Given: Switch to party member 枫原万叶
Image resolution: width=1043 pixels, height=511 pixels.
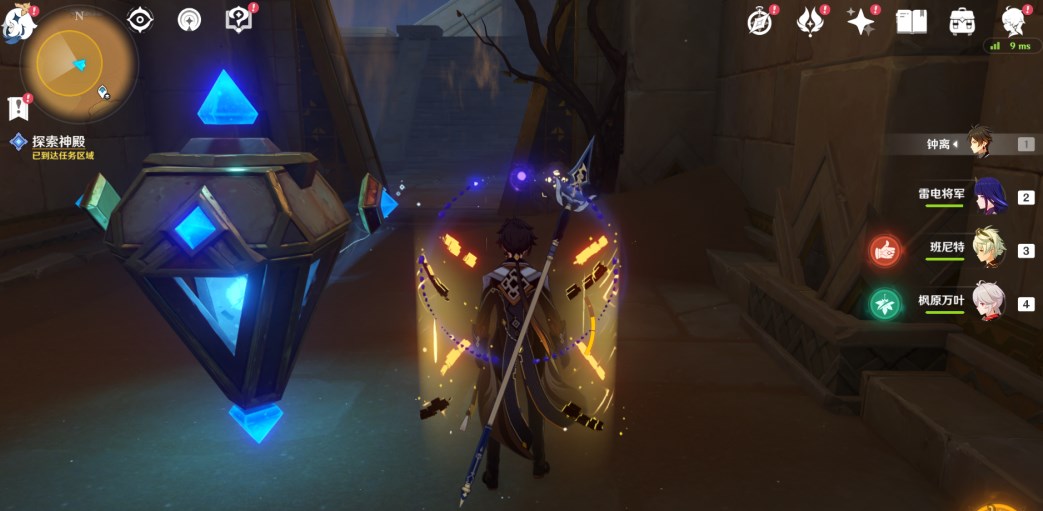Looking at the screenshot, I should [986, 303].
